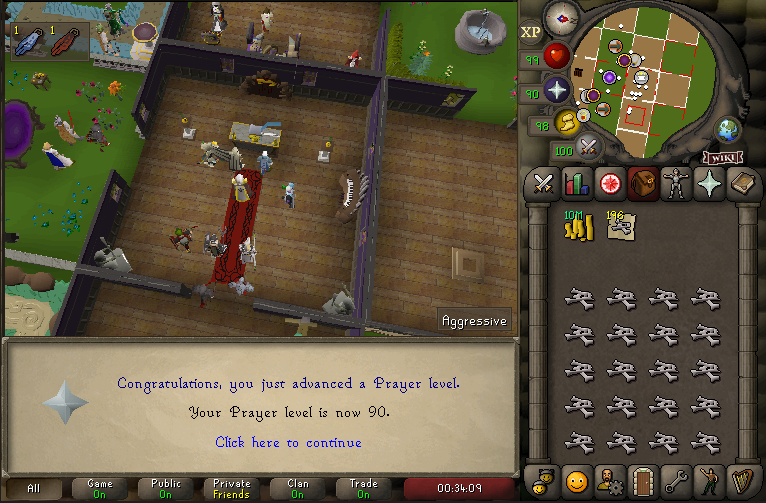Open the wrench Settings tab
Screen dimensions: 766x503
[677, 479]
